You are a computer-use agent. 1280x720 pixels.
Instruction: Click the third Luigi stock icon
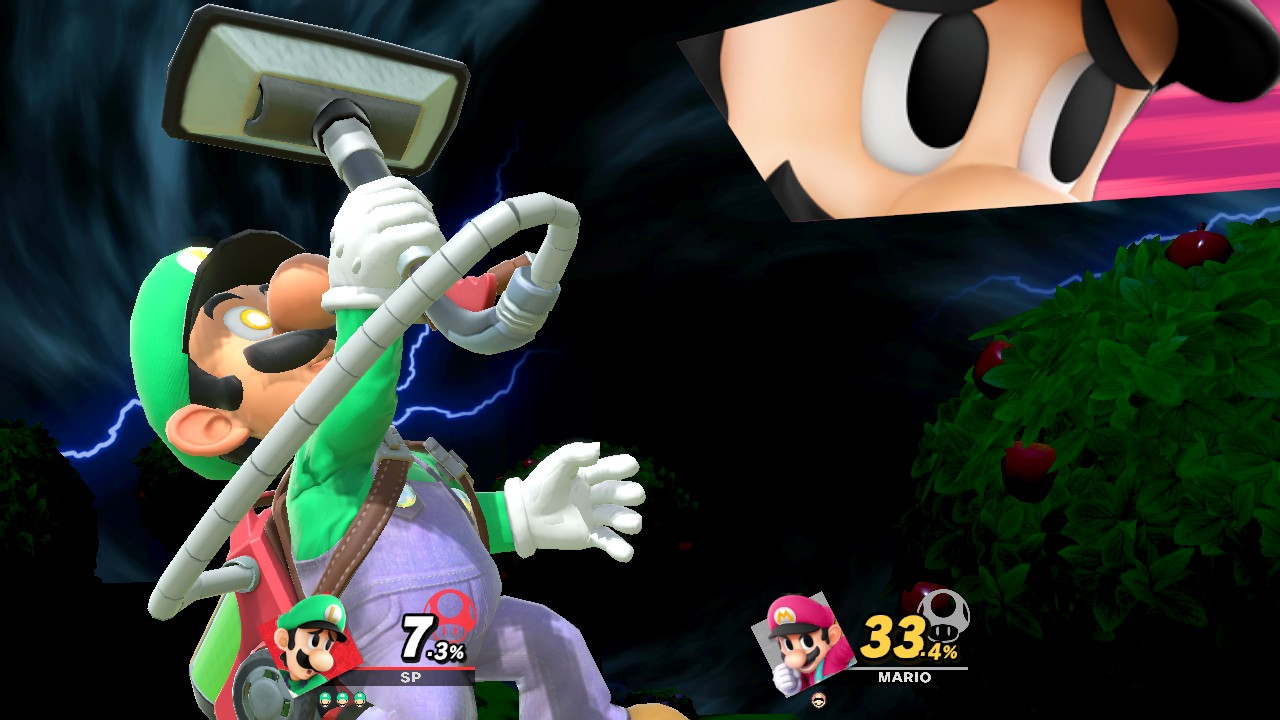coord(358,699)
